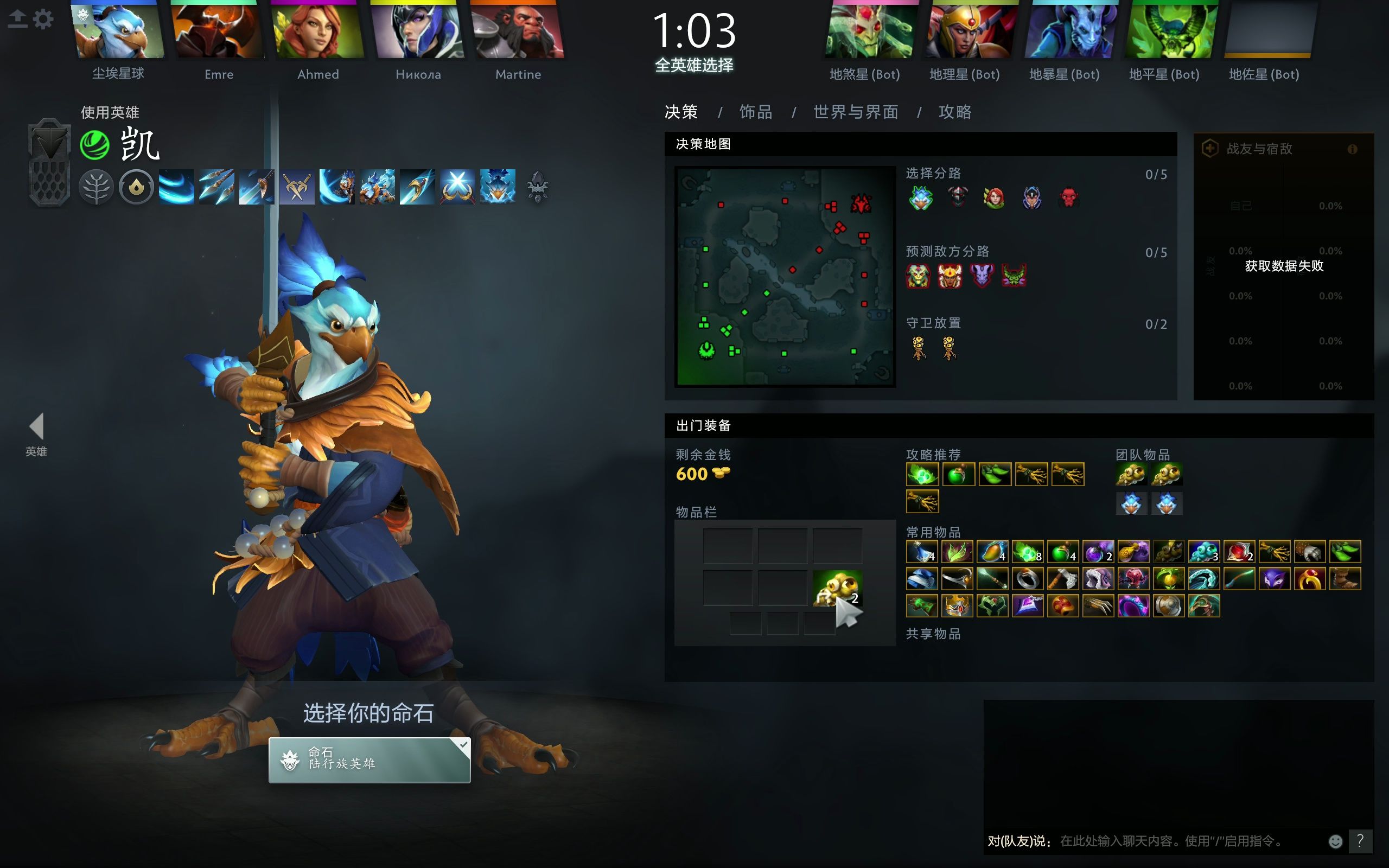The height and width of the screenshot is (868, 1389).
Task: Open the settings gear icon
Action: coord(43,19)
